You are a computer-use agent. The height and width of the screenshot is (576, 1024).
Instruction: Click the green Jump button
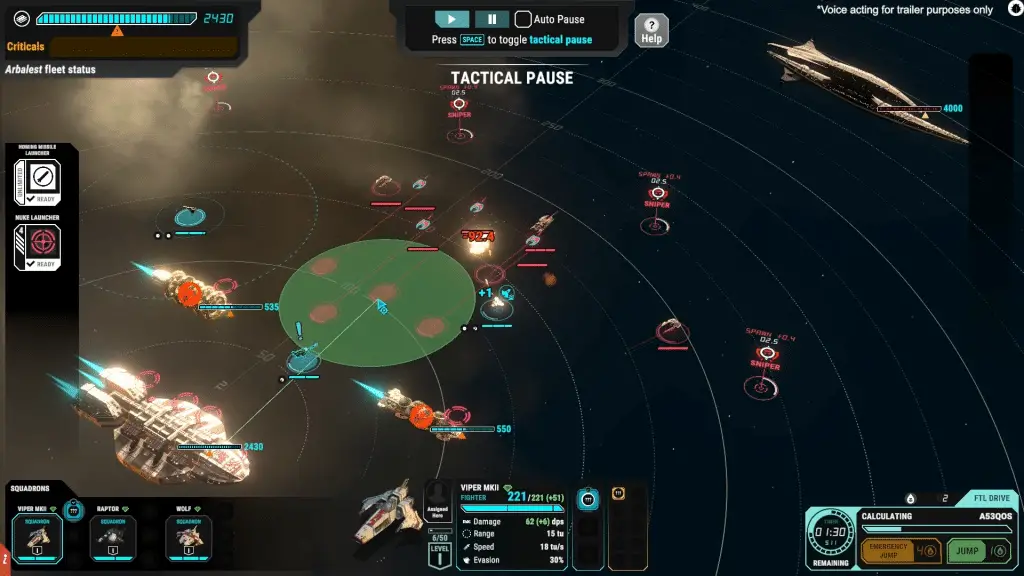[x=979, y=550]
